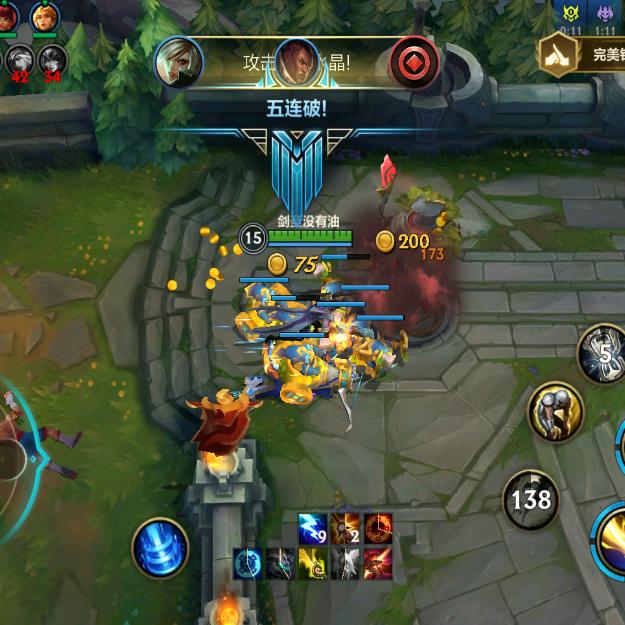Select the orange item slot with 2 stacks
Image resolution: width=625 pixels, height=625 pixels.
pyautogui.click(x=345, y=528)
